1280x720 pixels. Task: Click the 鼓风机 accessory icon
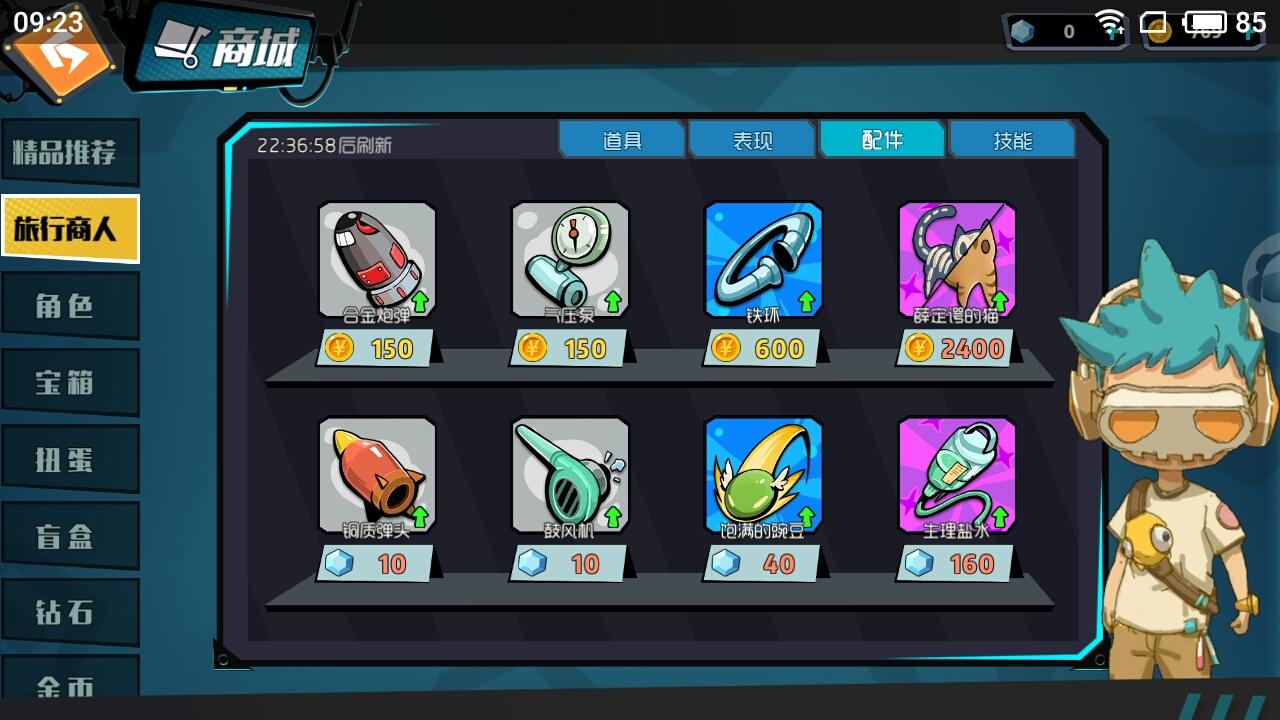pyautogui.click(x=568, y=473)
